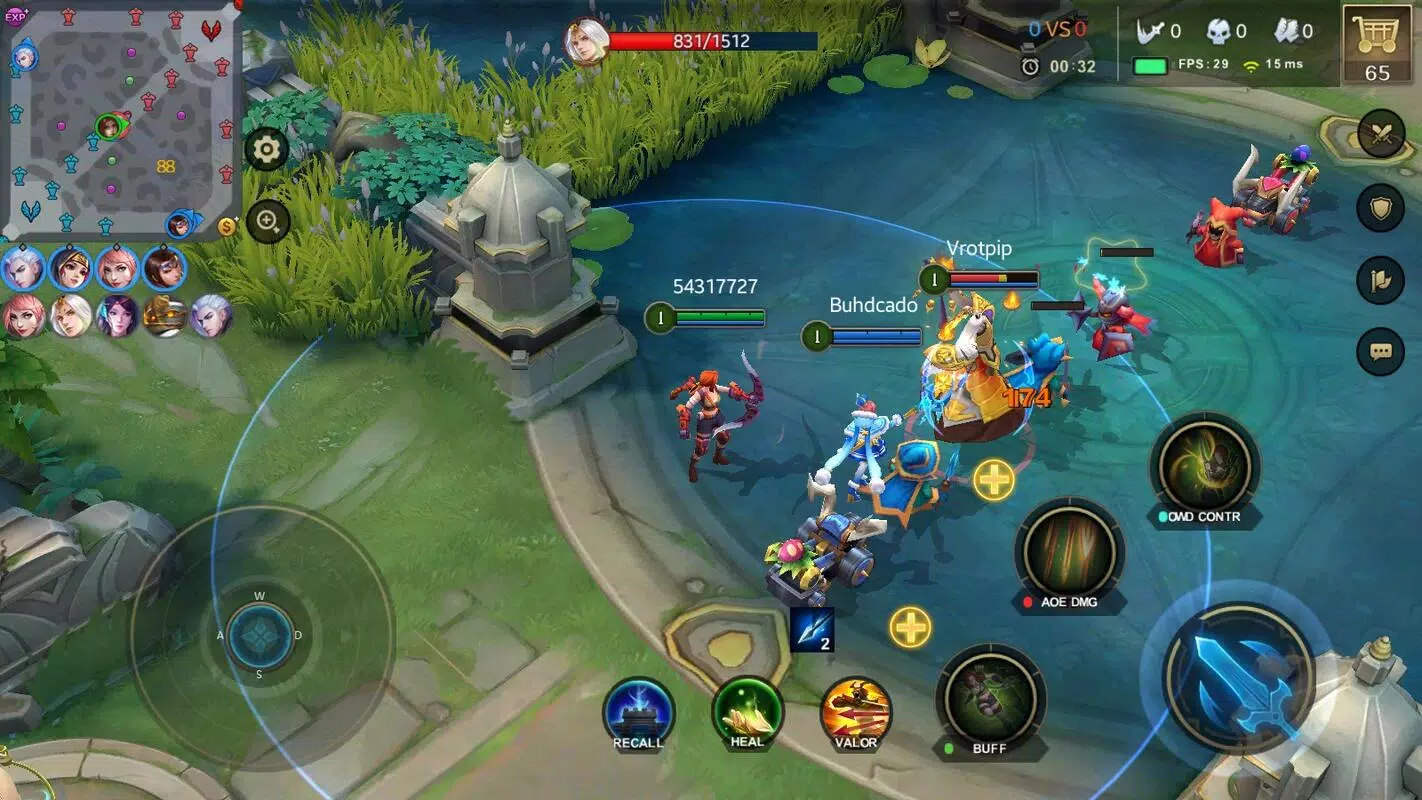Cast the BUFF skill
Screen dimensions: 1422x800
click(x=990, y=697)
